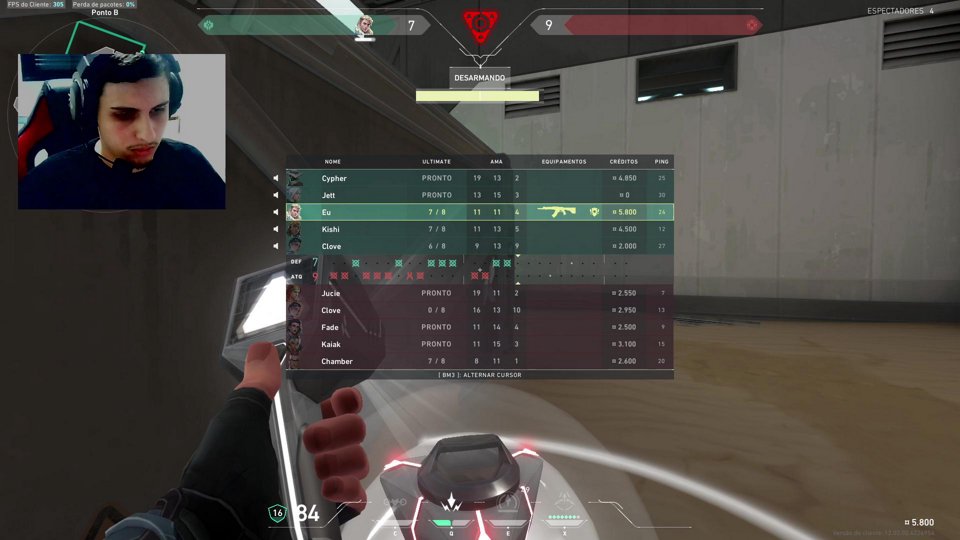The width and height of the screenshot is (960, 540).
Task: Toggle the speaker icon next to Jett
Action: click(x=277, y=195)
